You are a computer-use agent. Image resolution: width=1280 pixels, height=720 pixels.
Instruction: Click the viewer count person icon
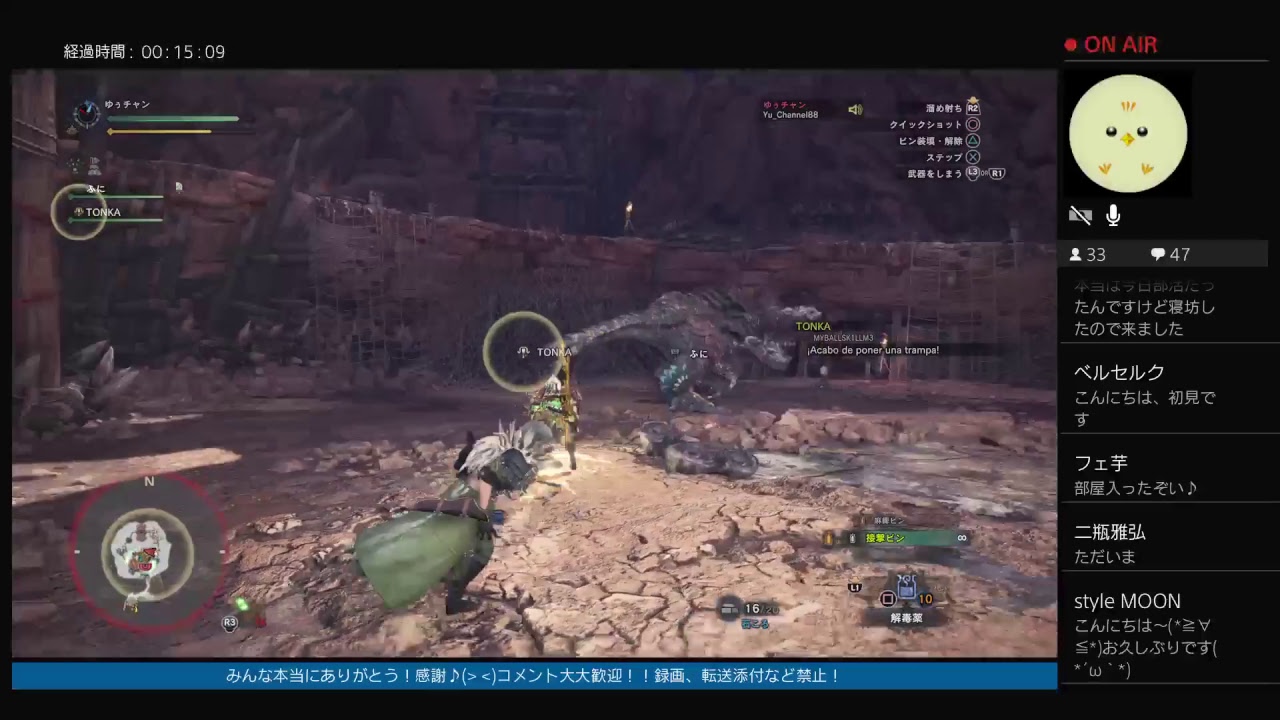[x=1075, y=255]
